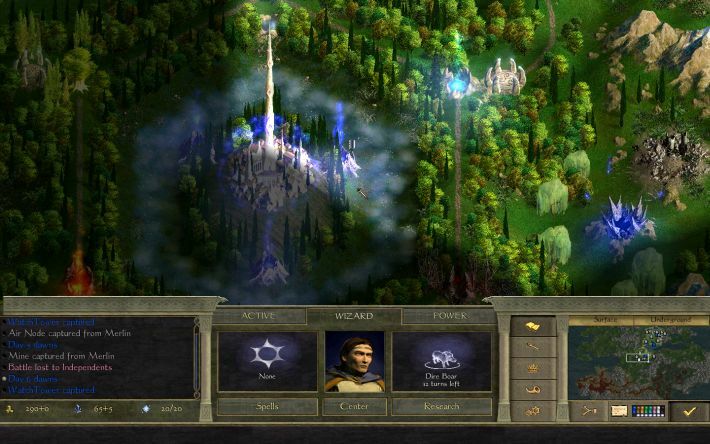Center the view on the wizard
Viewport: 710px width, 444px height.
(354, 406)
